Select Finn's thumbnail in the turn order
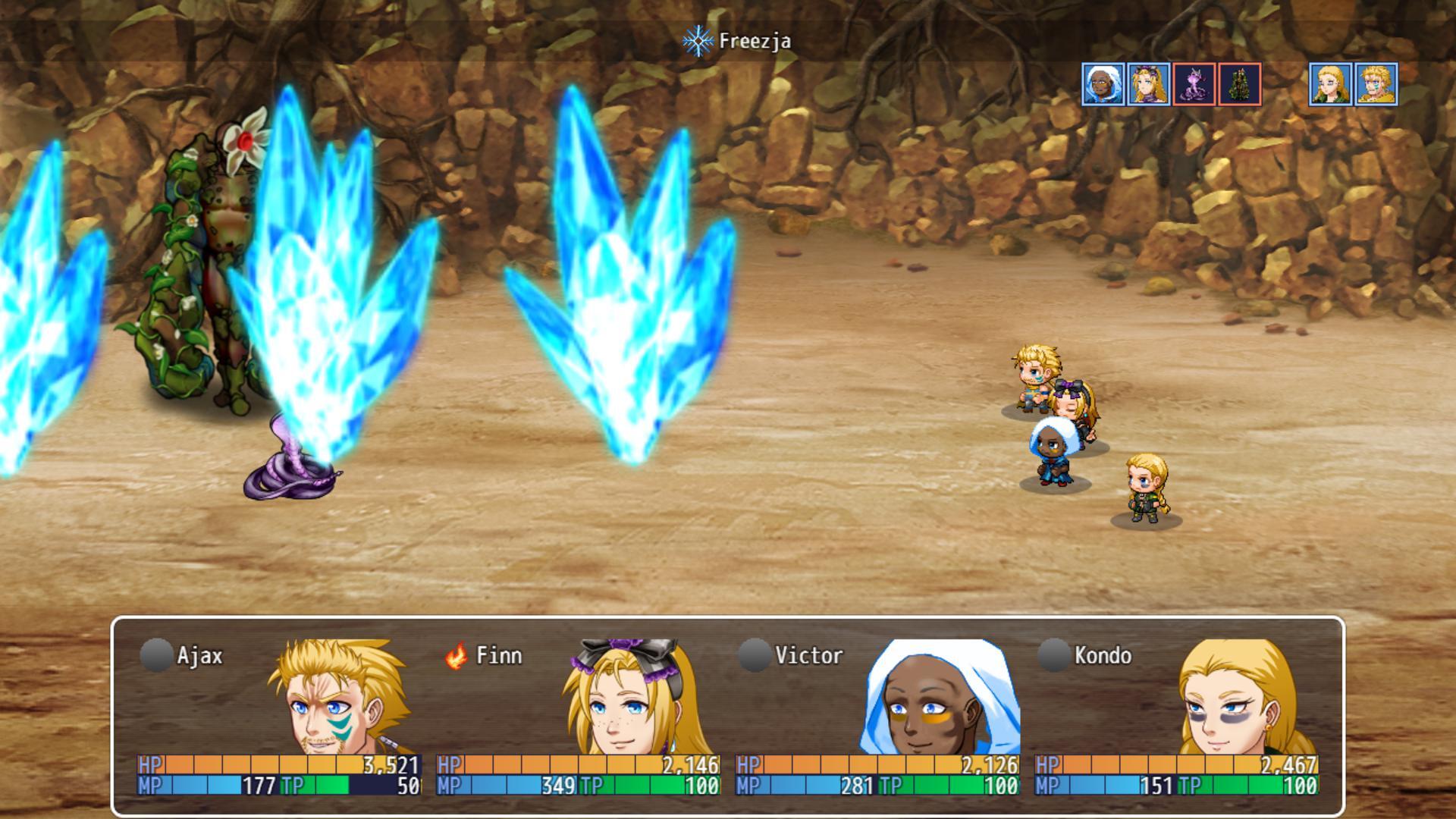Screen dimensions: 1456x819 coord(1148,84)
